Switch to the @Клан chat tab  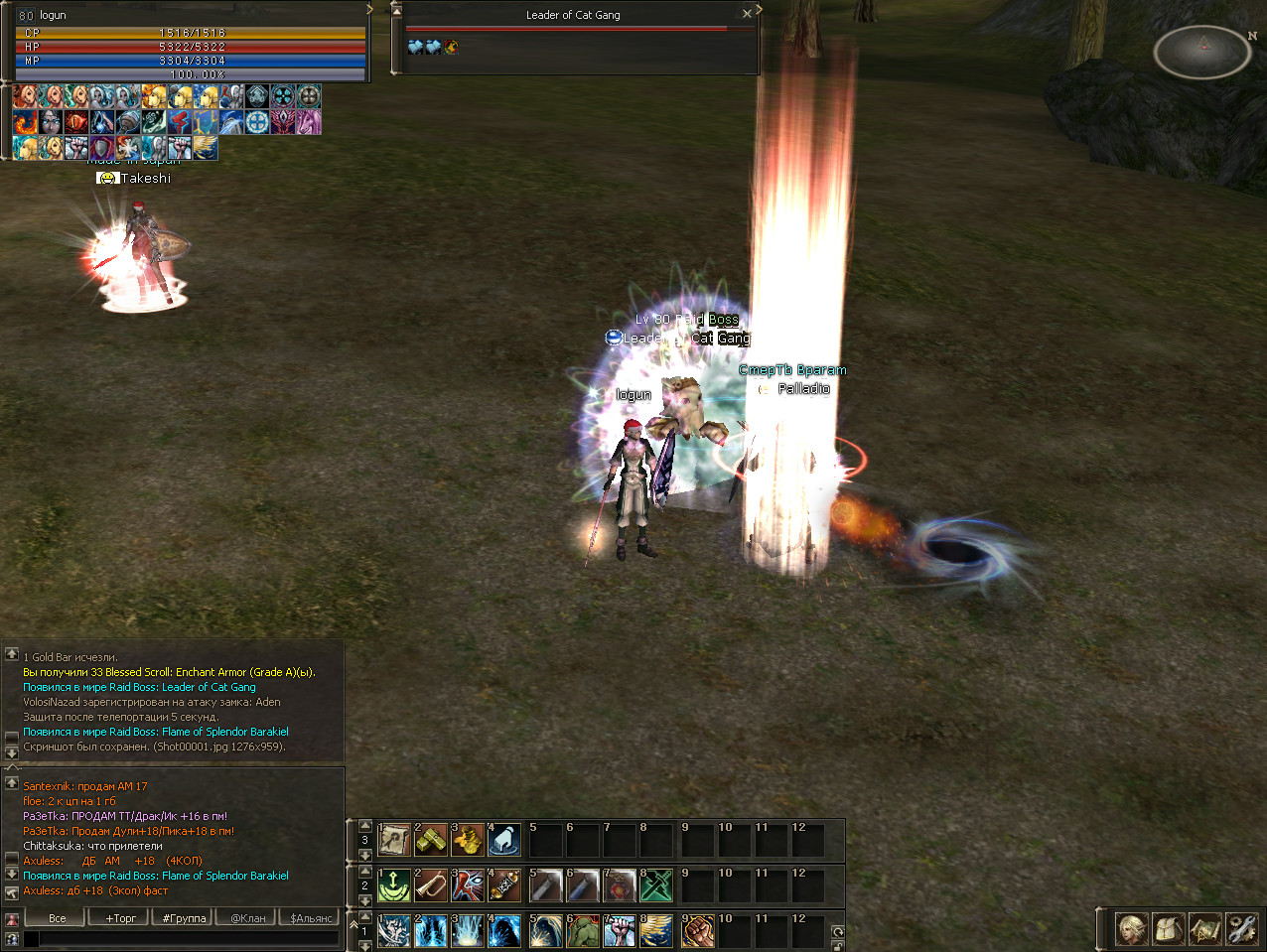point(248,918)
